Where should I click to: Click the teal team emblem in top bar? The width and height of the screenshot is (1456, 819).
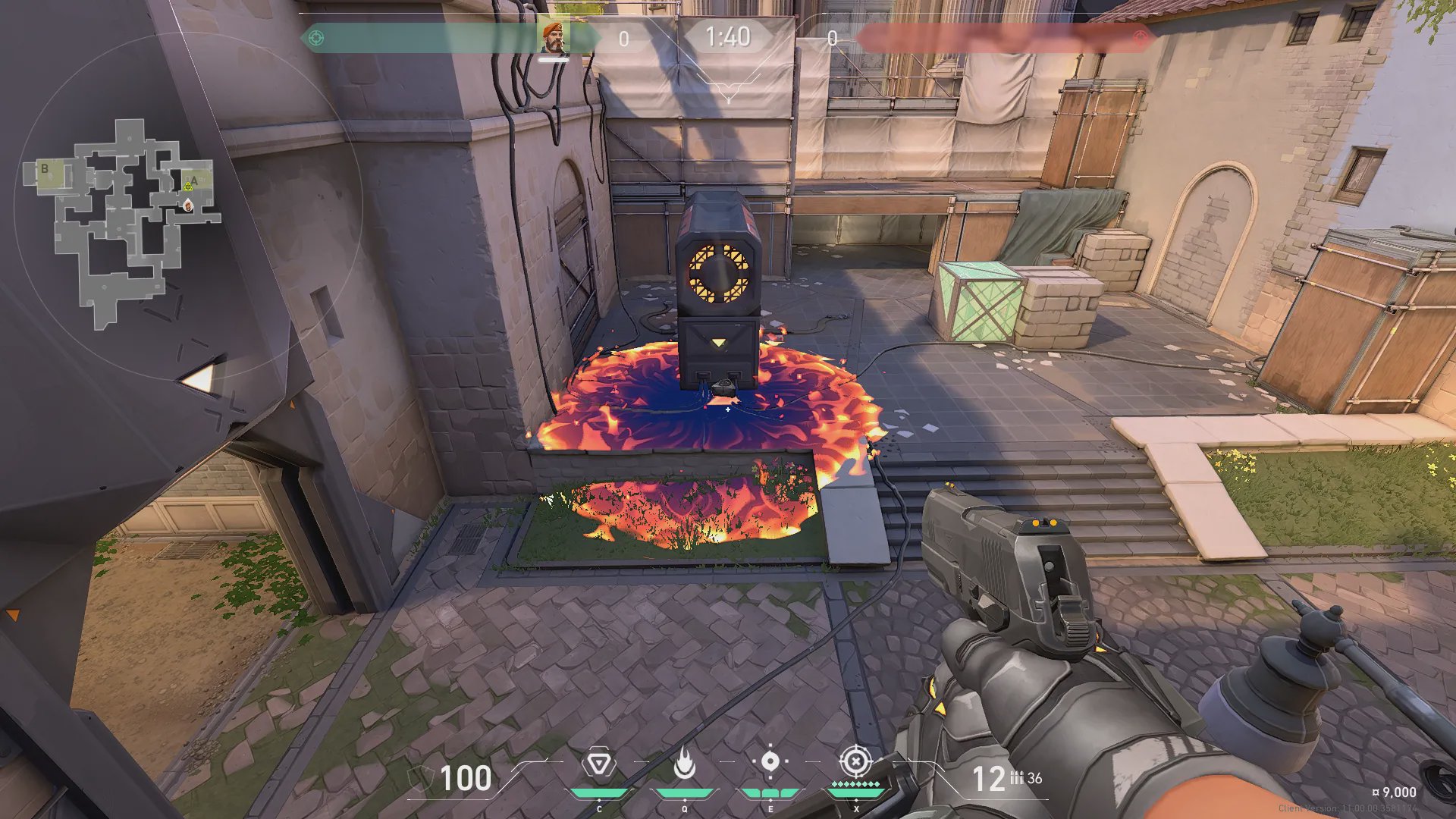tap(316, 38)
